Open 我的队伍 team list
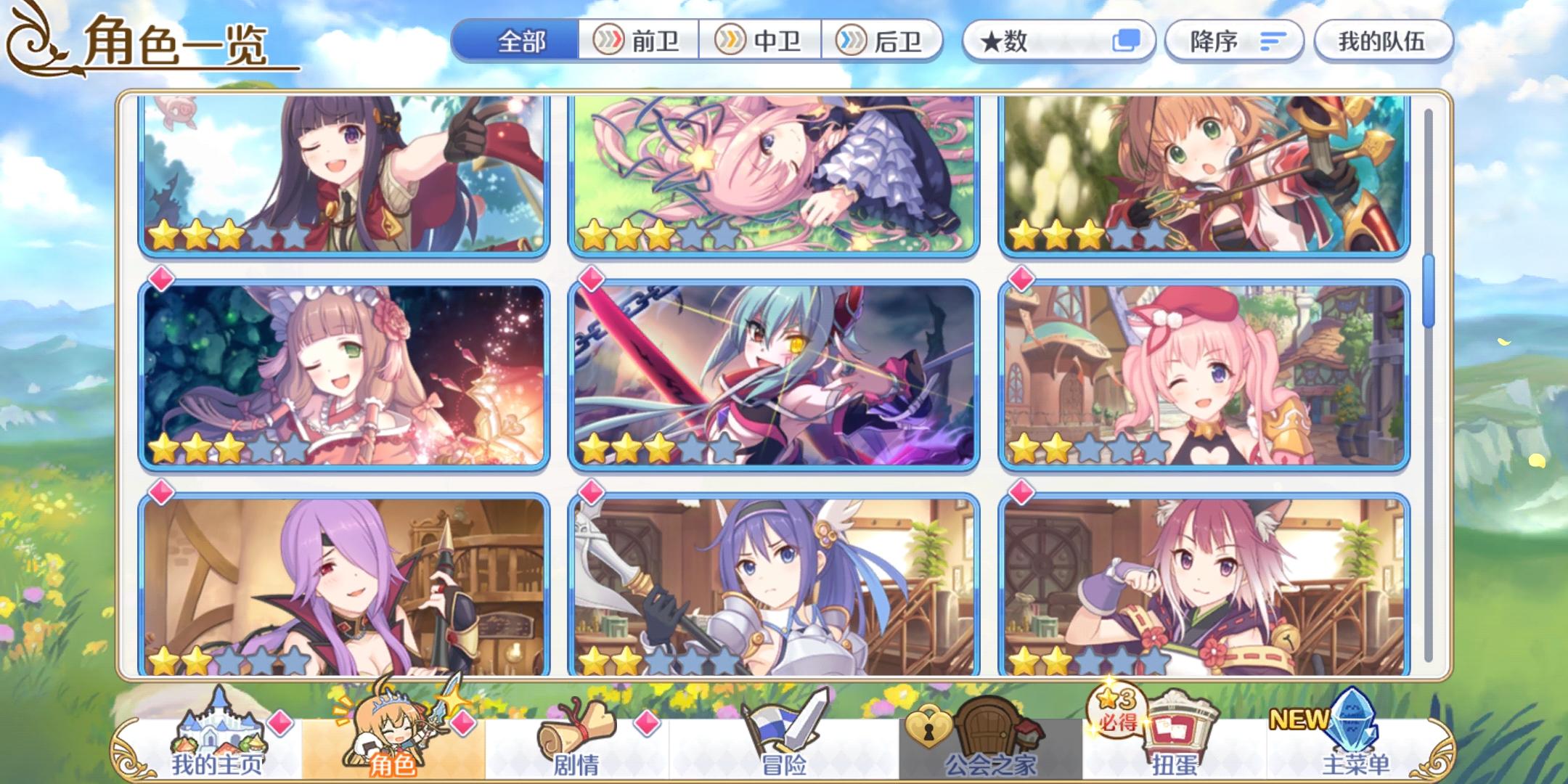1568x784 pixels. (x=1384, y=41)
